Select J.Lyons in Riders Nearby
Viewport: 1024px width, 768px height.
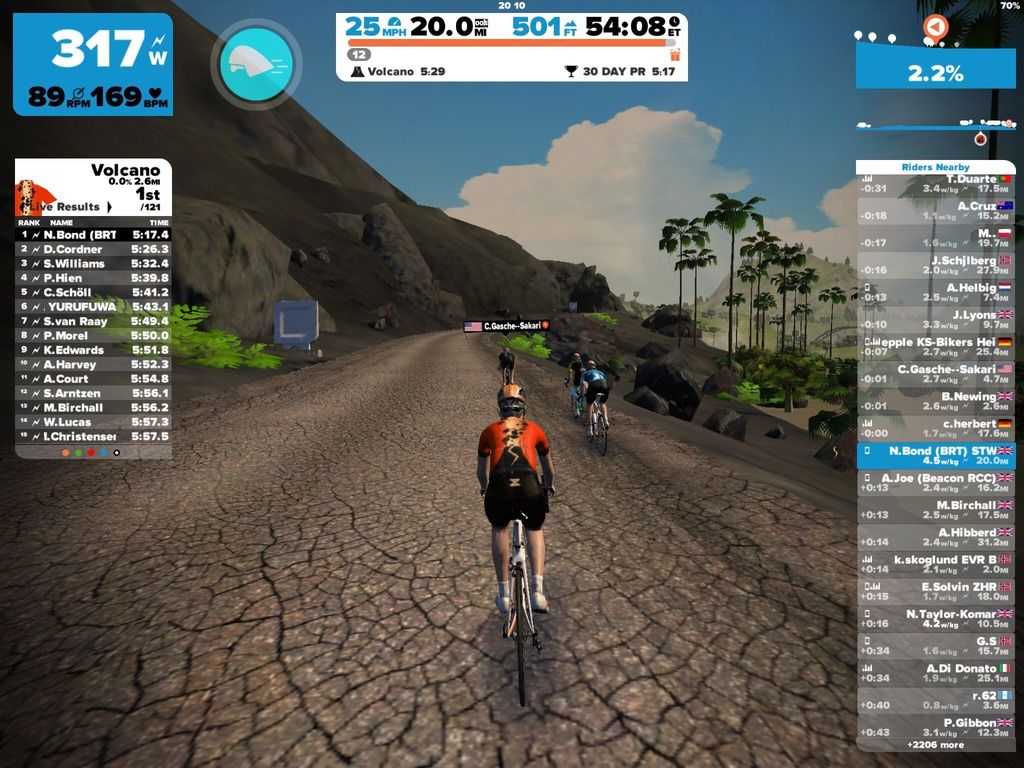[935, 319]
